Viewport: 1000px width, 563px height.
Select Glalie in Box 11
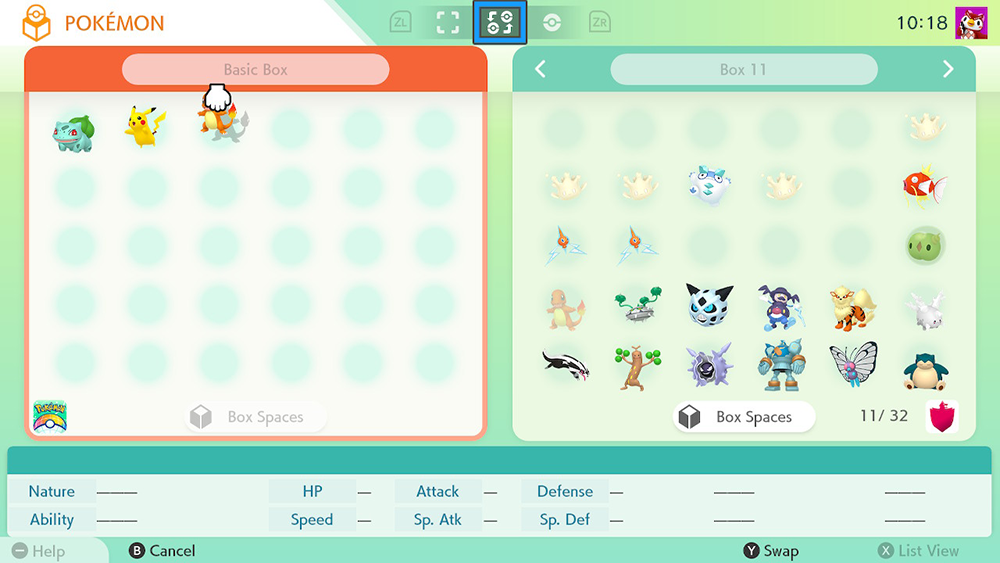click(707, 305)
